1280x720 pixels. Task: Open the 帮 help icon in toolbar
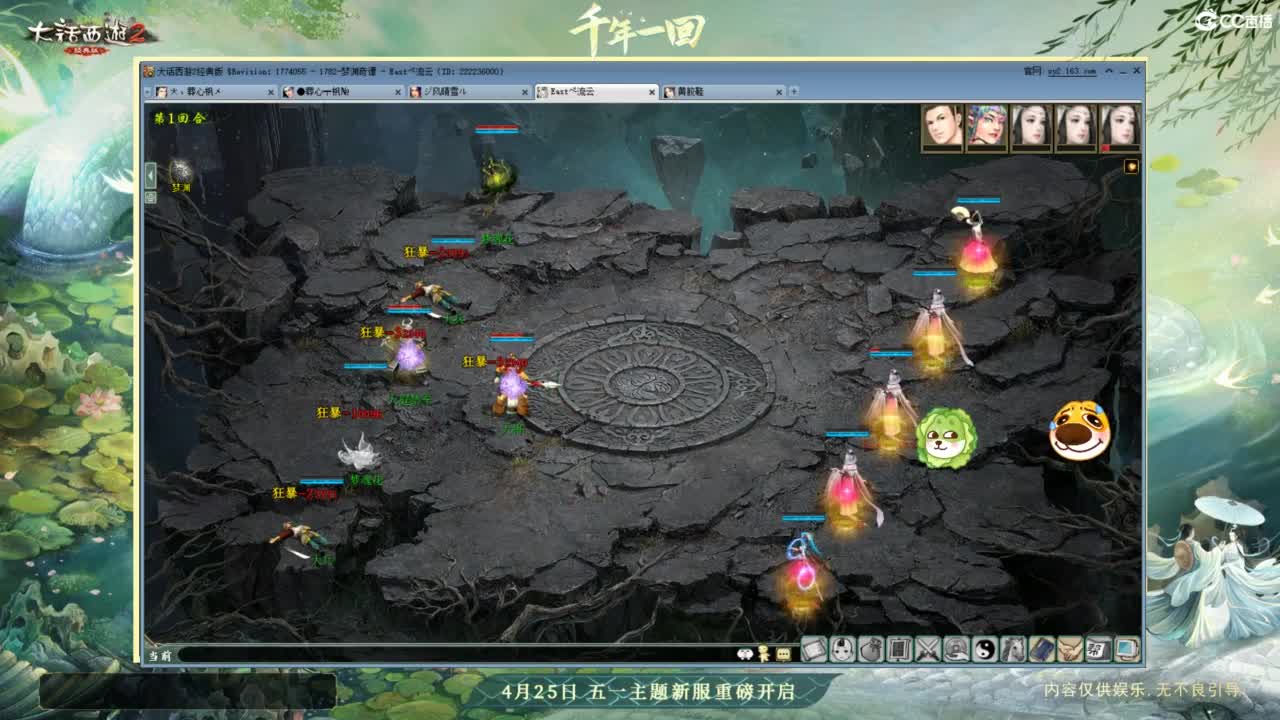click(1098, 652)
